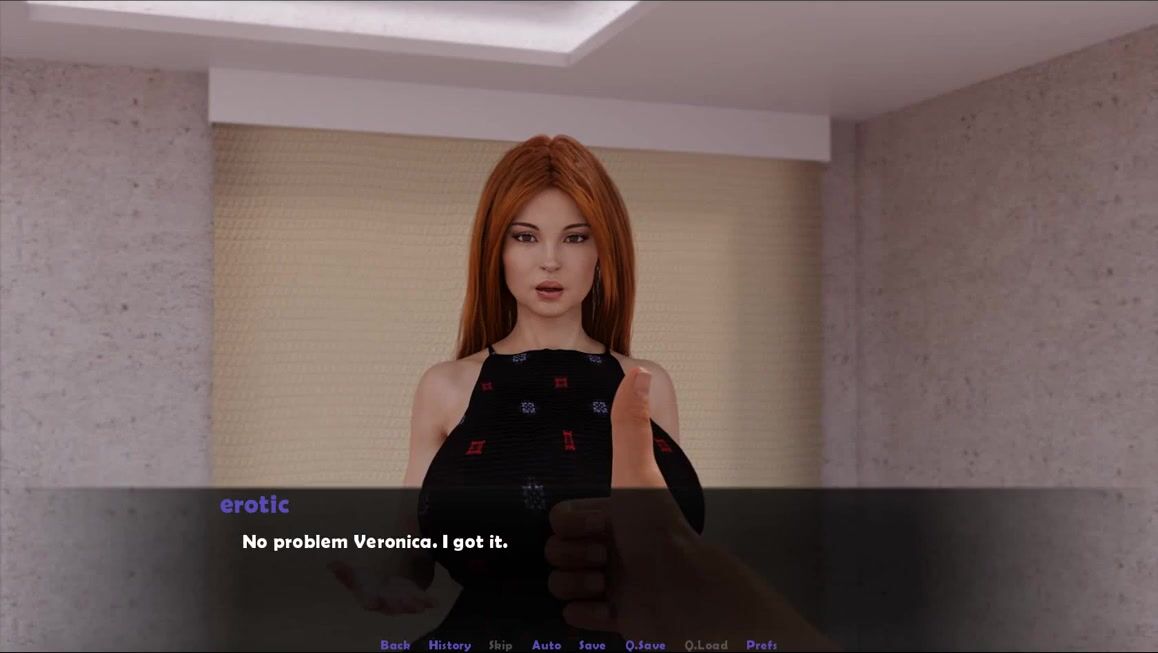Viewport: 1158px width, 653px height.
Task: Quick save using Q.Save
Action: tap(645, 645)
